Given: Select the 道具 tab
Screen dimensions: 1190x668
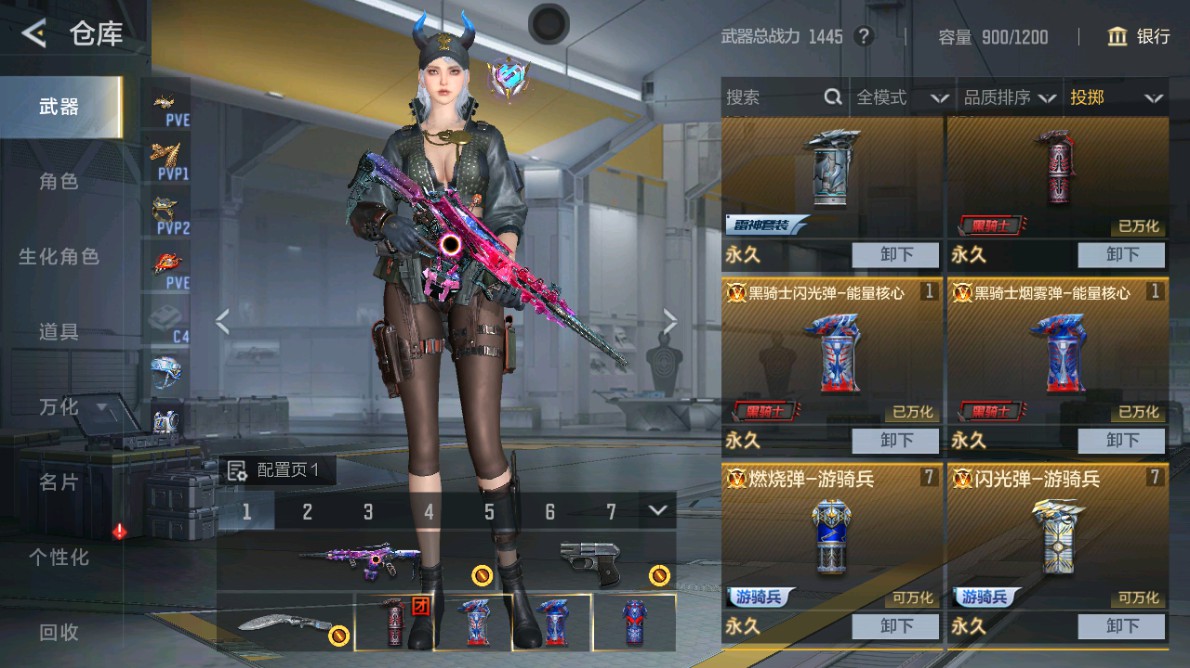Looking at the screenshot, I should [59, 332].
